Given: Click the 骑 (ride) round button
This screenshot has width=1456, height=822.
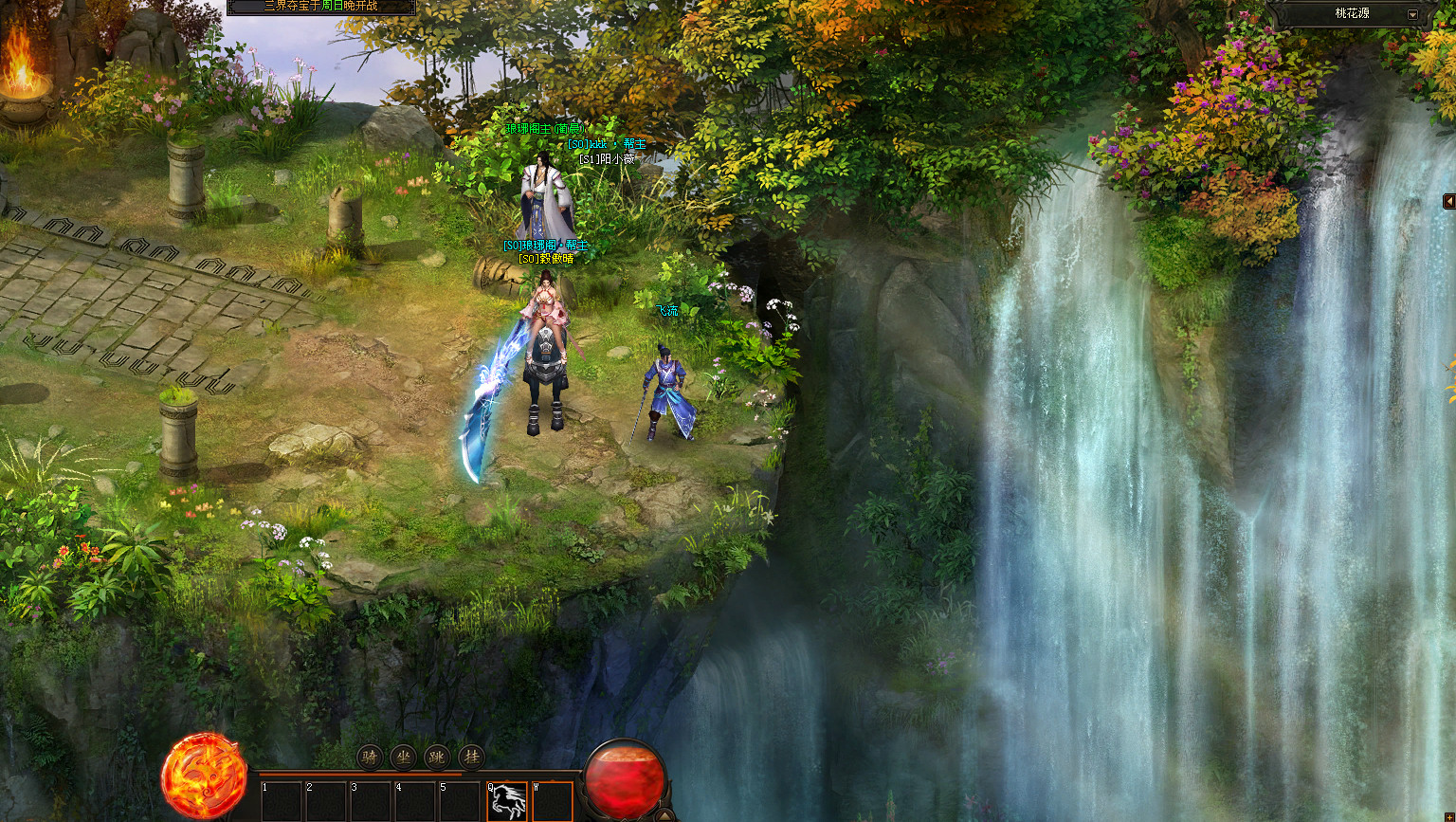Looking at the screenshot, I should coord(370,757).
